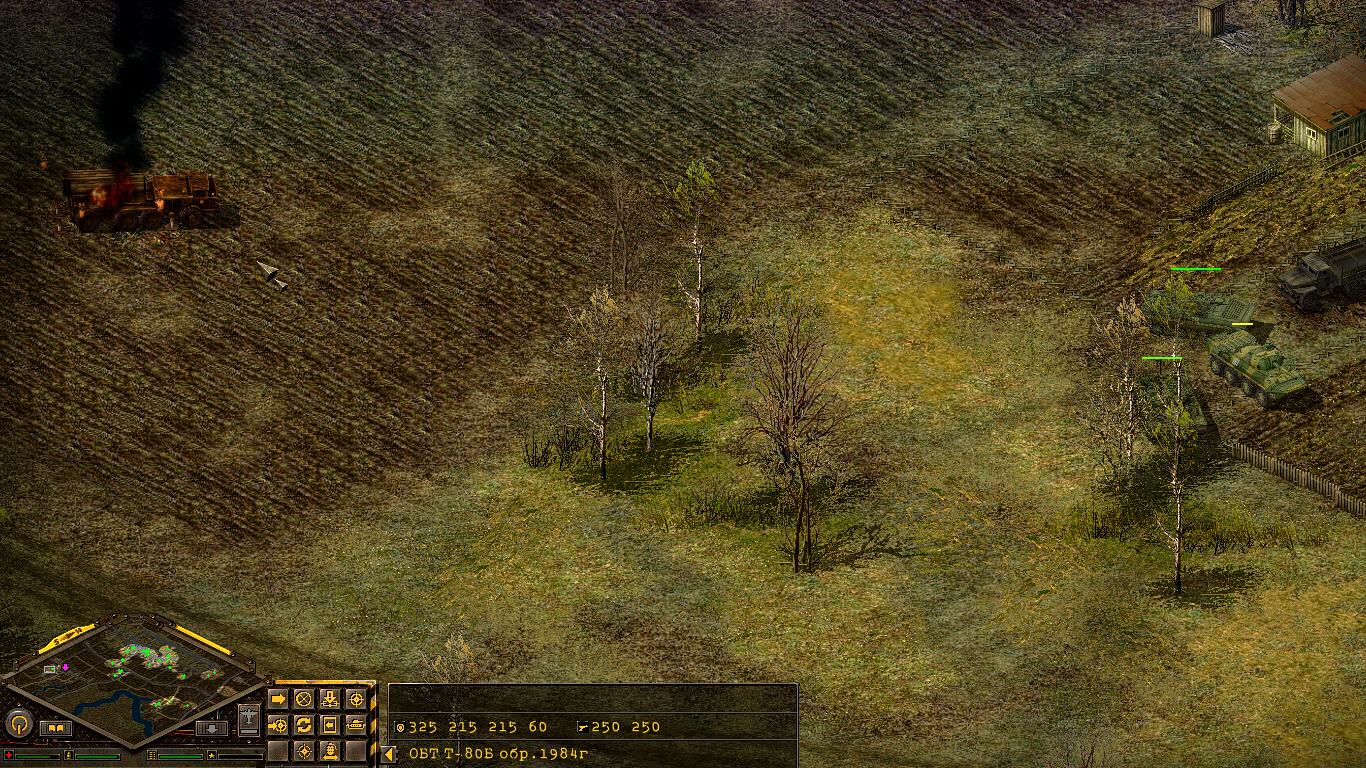Viewport: 1366px width, 768px height.
Task: Click the move-and-attack order icon
Action: pos(280,725)
